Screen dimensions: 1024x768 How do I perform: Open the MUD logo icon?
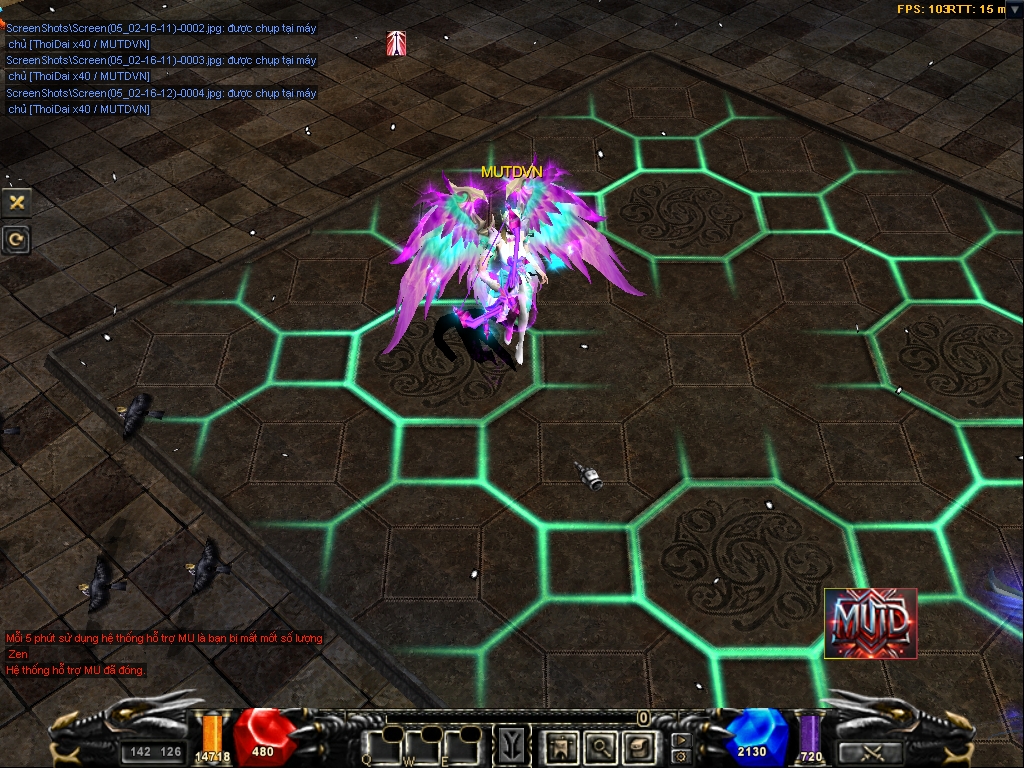pos(870,623)
